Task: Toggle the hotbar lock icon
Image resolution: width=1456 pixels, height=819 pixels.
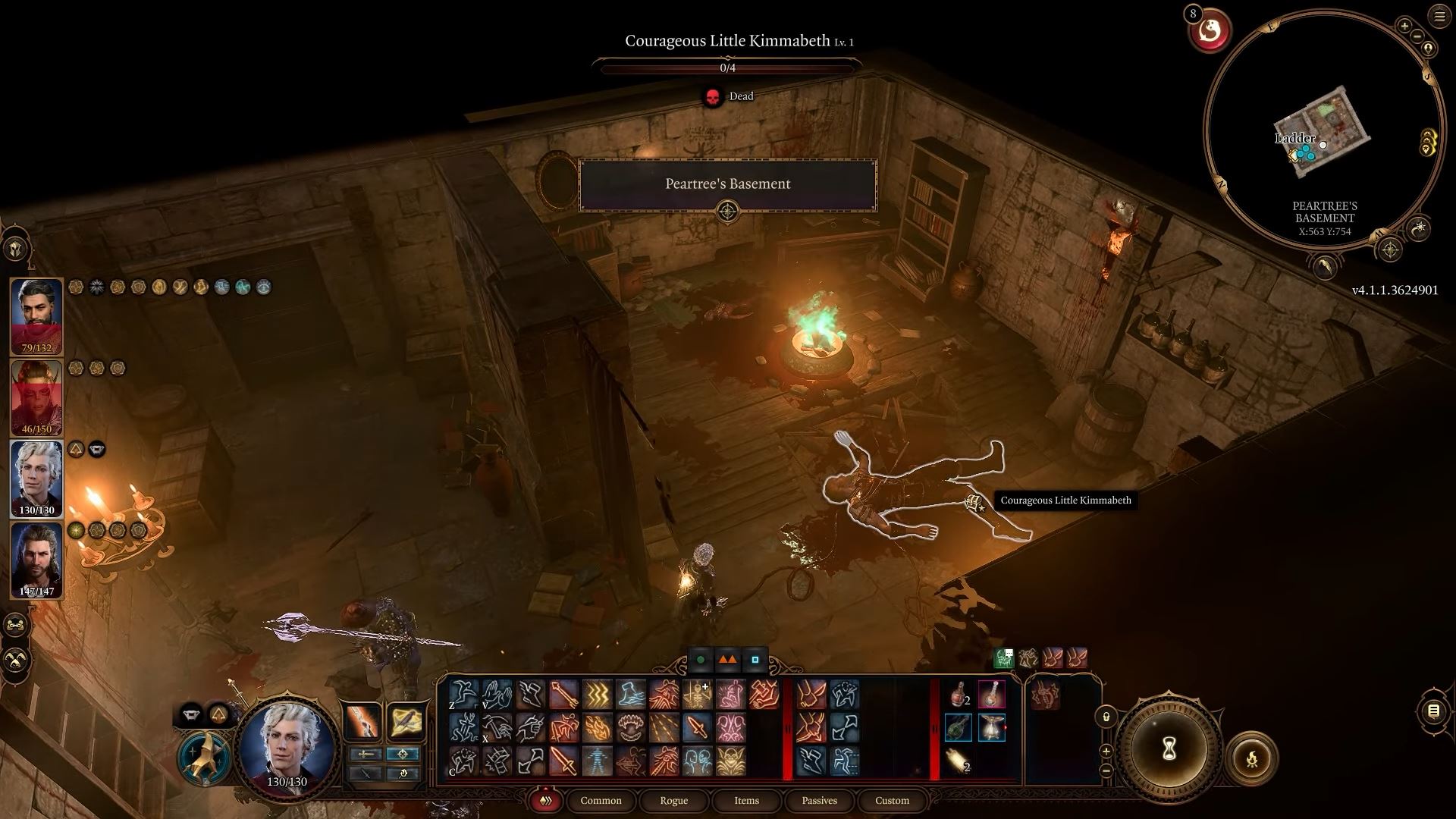Action: tap(1106, 717)
